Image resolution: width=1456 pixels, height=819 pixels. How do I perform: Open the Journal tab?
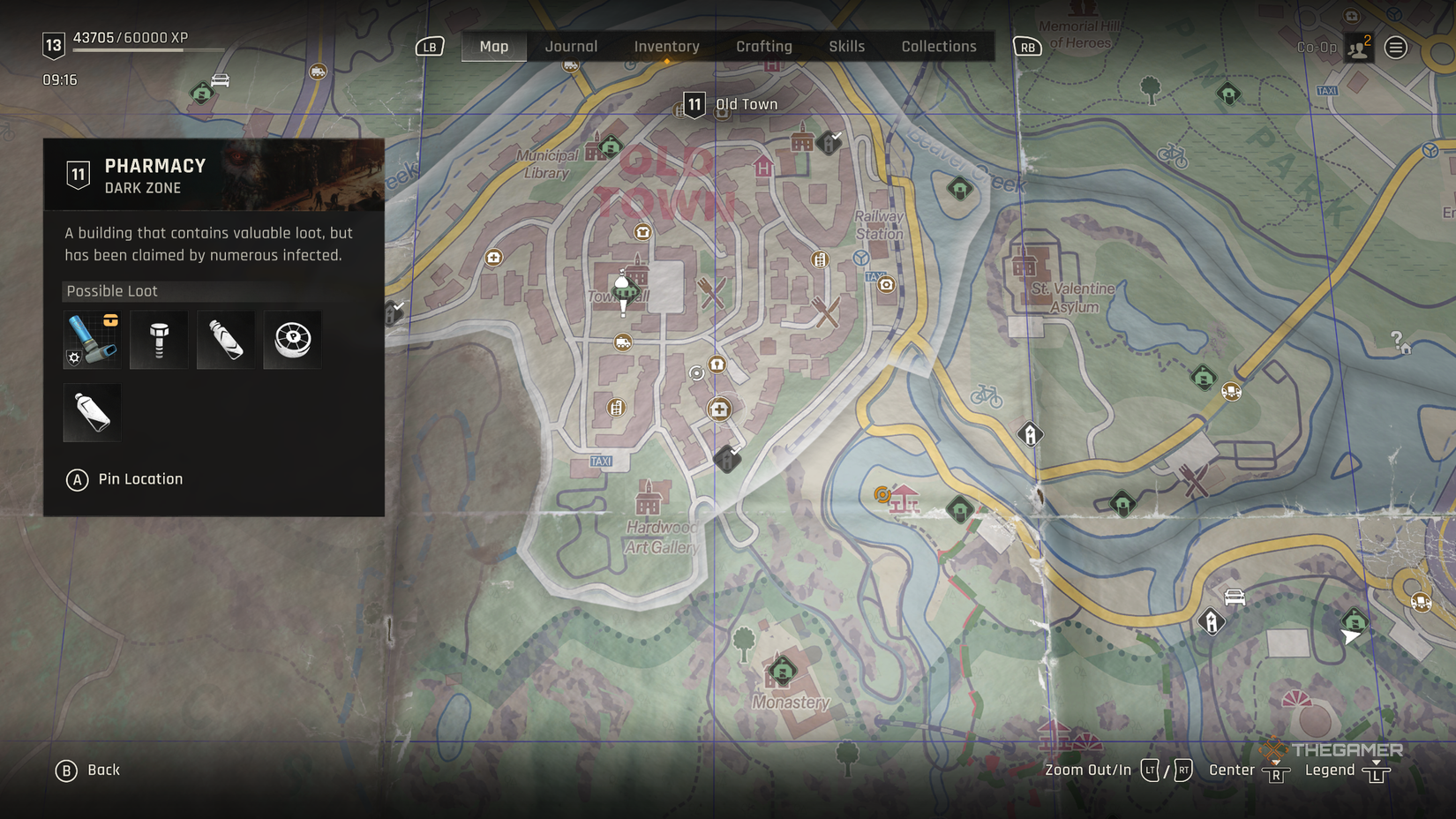[x=571, y=46]
